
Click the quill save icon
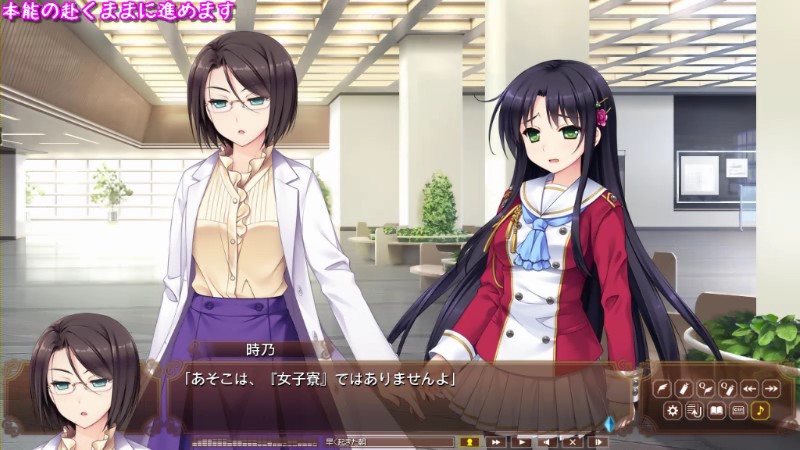662,389
